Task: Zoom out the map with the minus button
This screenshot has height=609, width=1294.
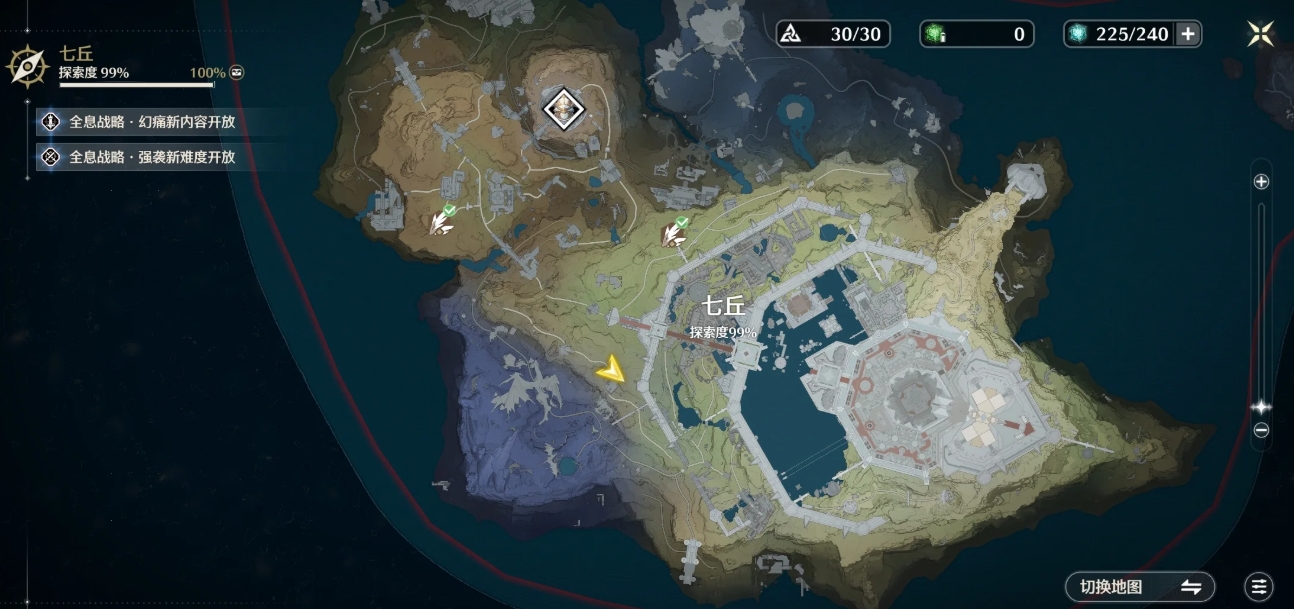Action: pos(1261,430)
